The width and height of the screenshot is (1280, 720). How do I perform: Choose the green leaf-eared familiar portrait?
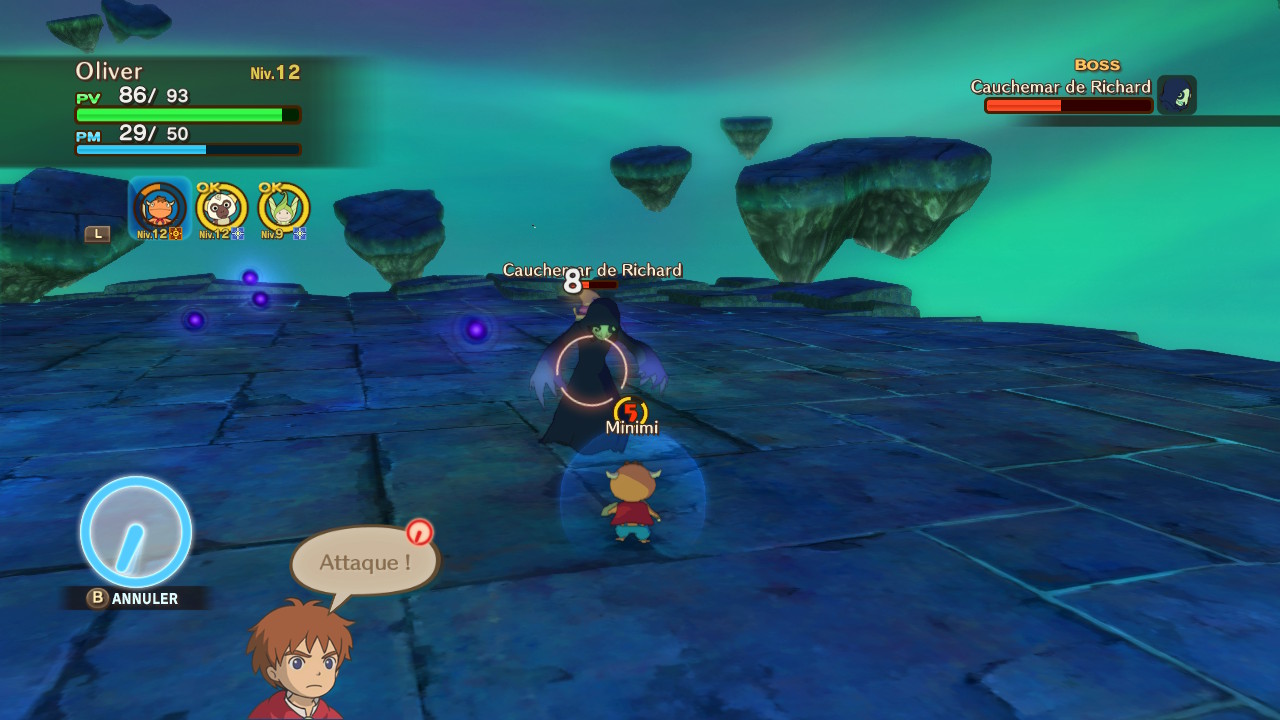[283, 208]
